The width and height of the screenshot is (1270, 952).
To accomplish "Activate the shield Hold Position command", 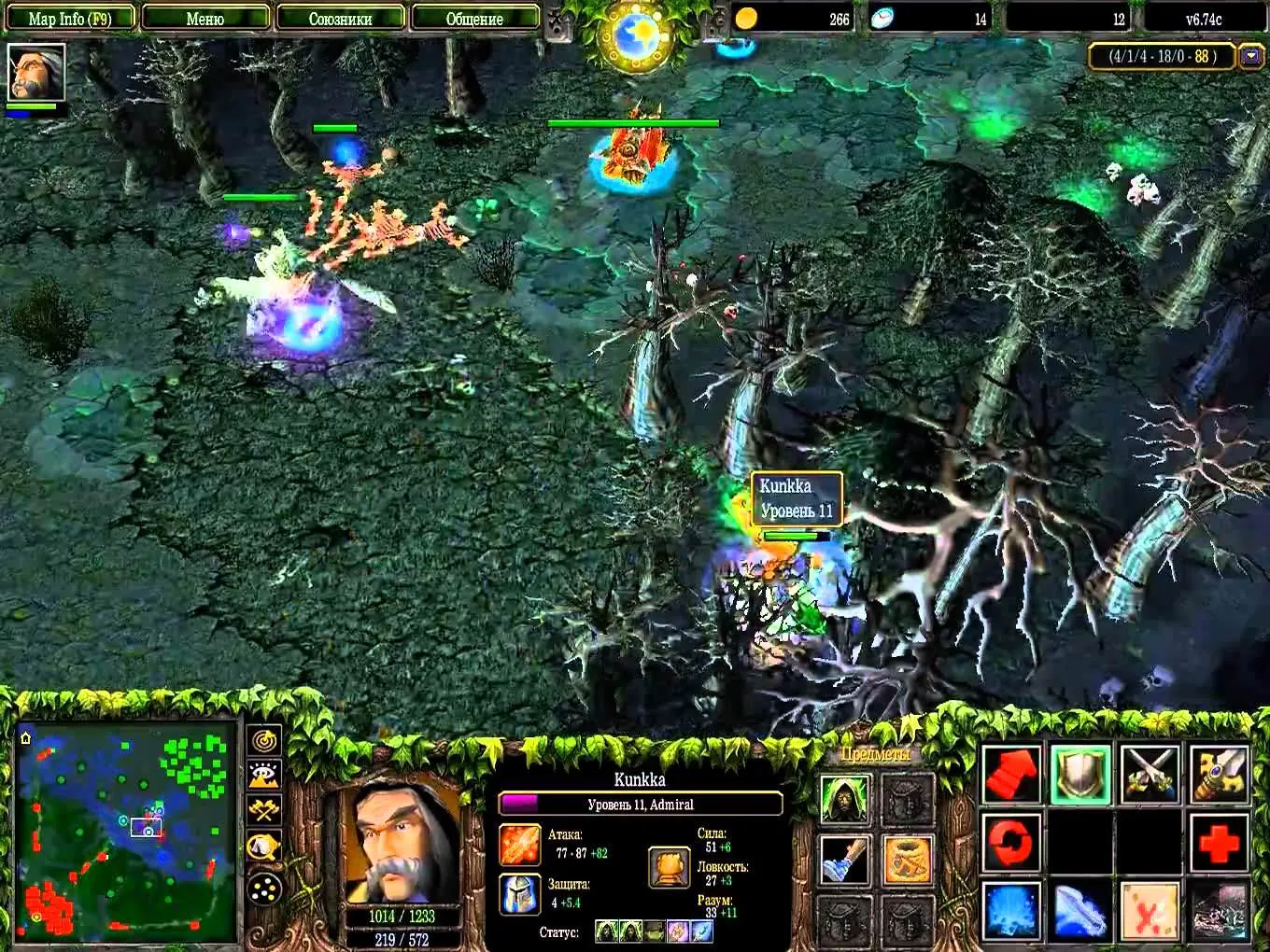I will coord(1081,775).
